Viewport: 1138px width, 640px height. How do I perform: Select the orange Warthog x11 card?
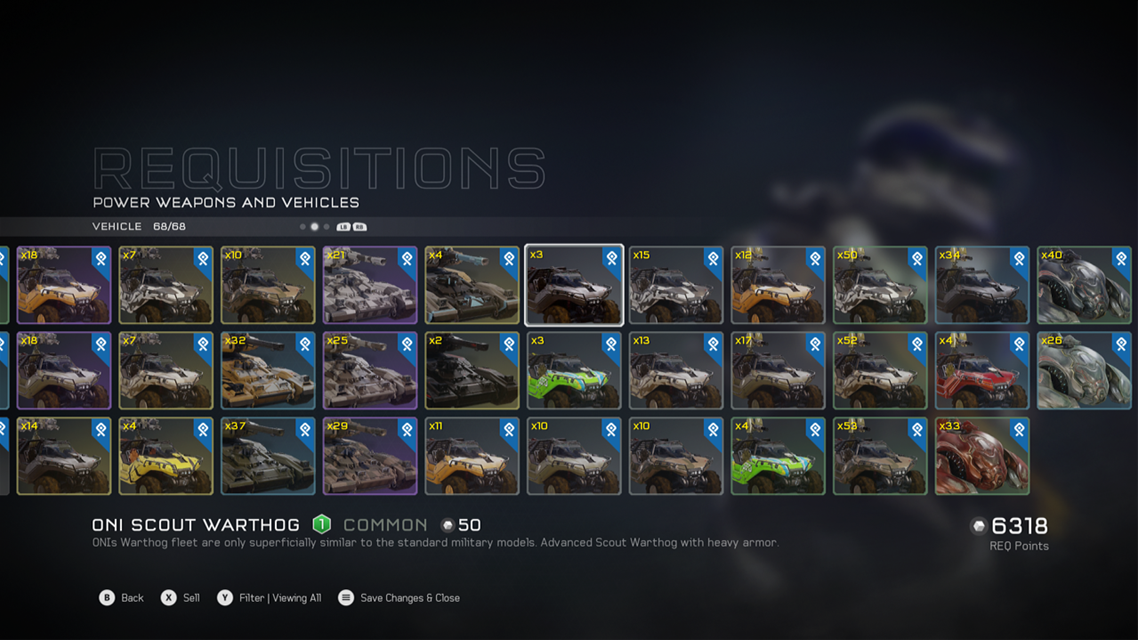coord(472,456)
